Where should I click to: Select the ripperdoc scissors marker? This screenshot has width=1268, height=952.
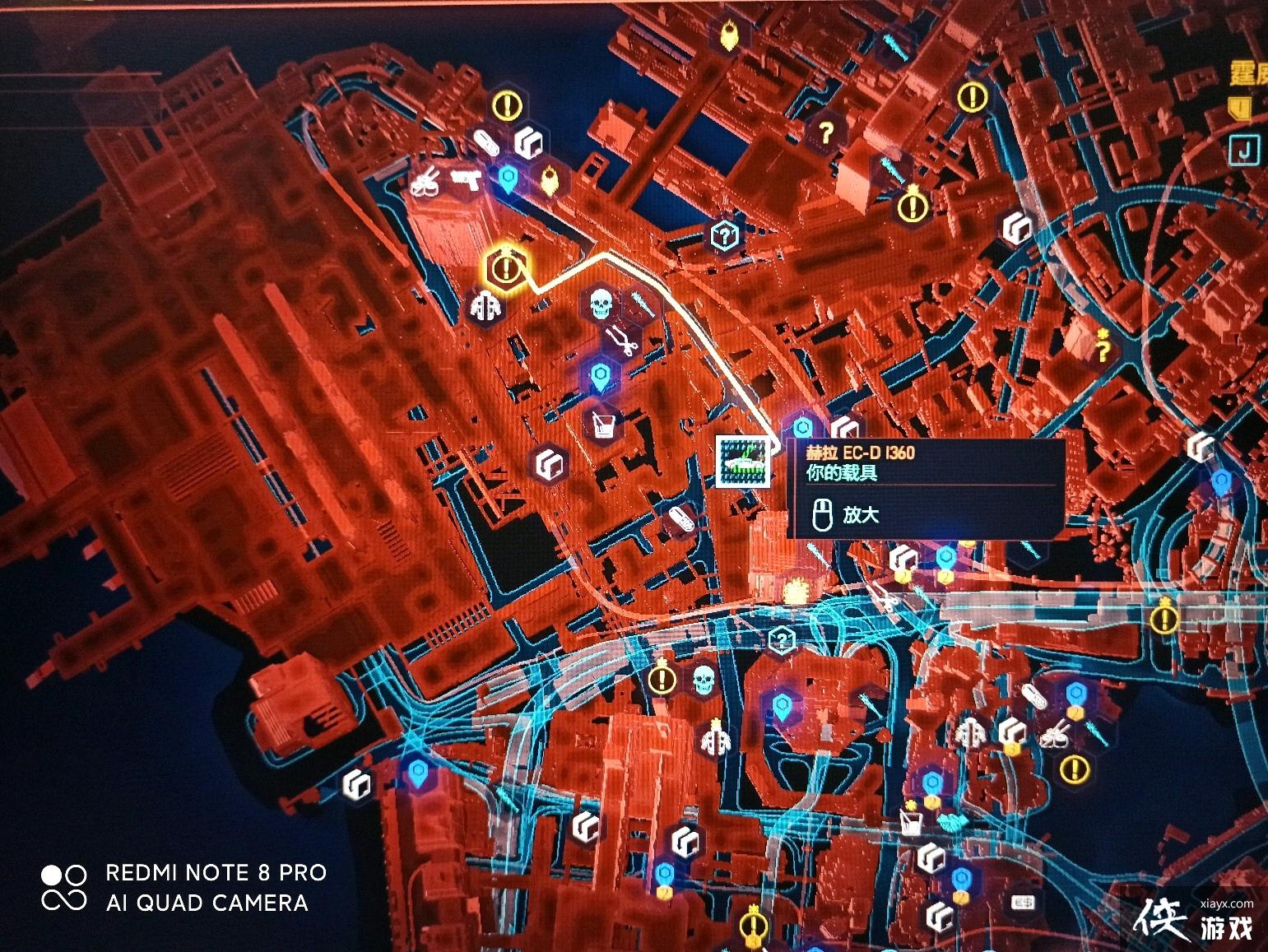[624, 341]
